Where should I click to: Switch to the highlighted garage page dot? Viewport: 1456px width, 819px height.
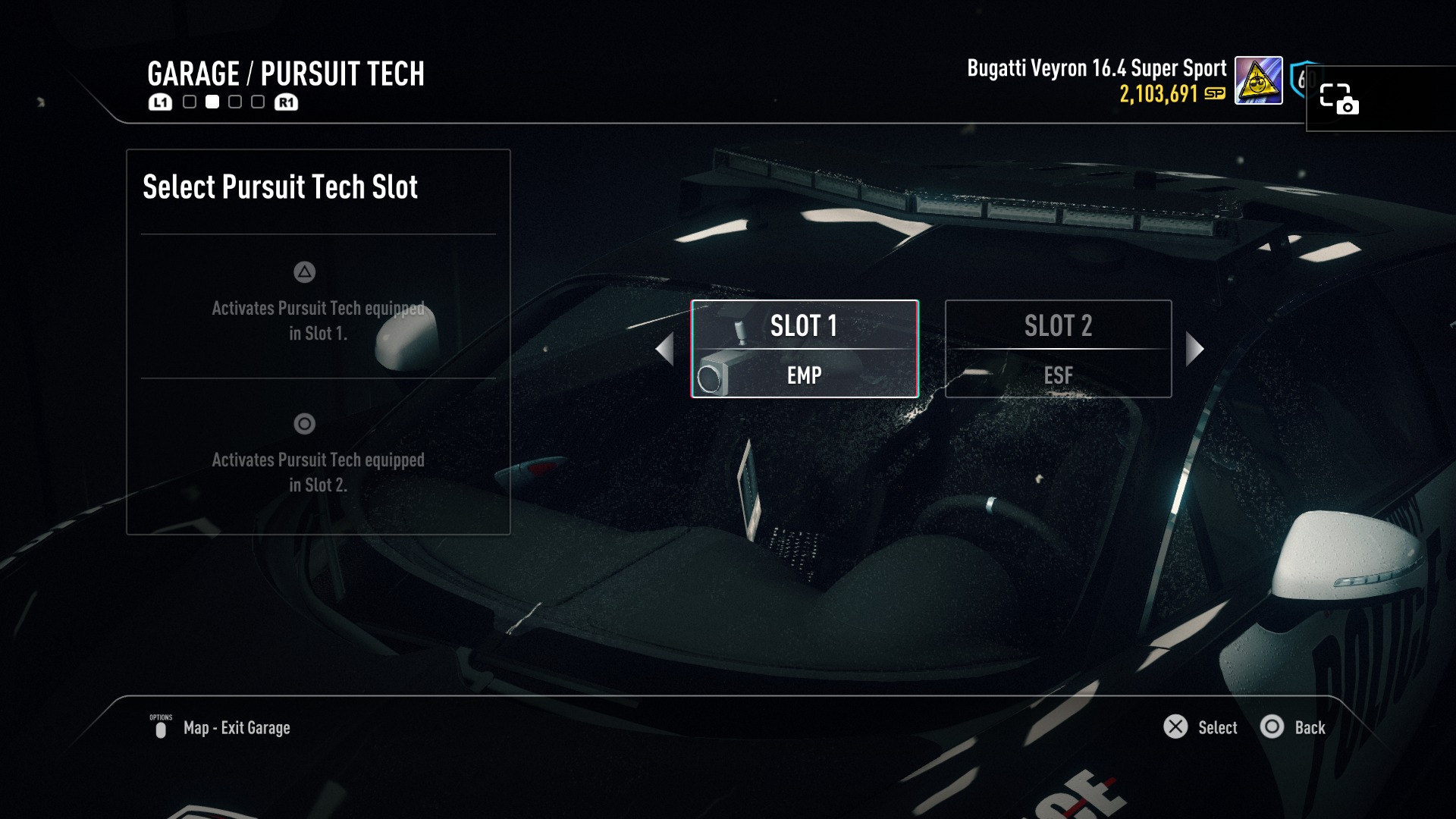pos(212,102)
